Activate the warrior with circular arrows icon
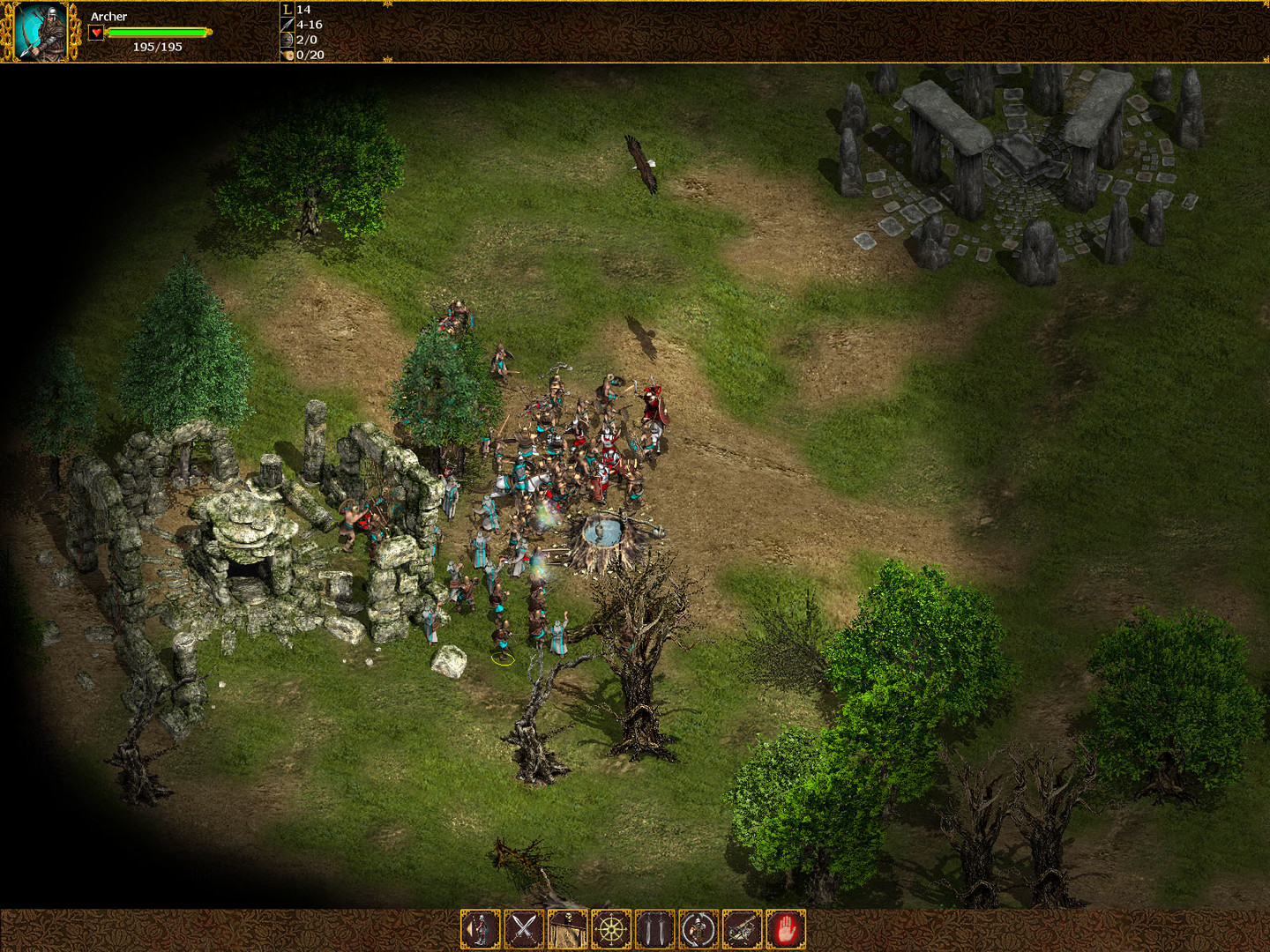 [x=698, y=929]
